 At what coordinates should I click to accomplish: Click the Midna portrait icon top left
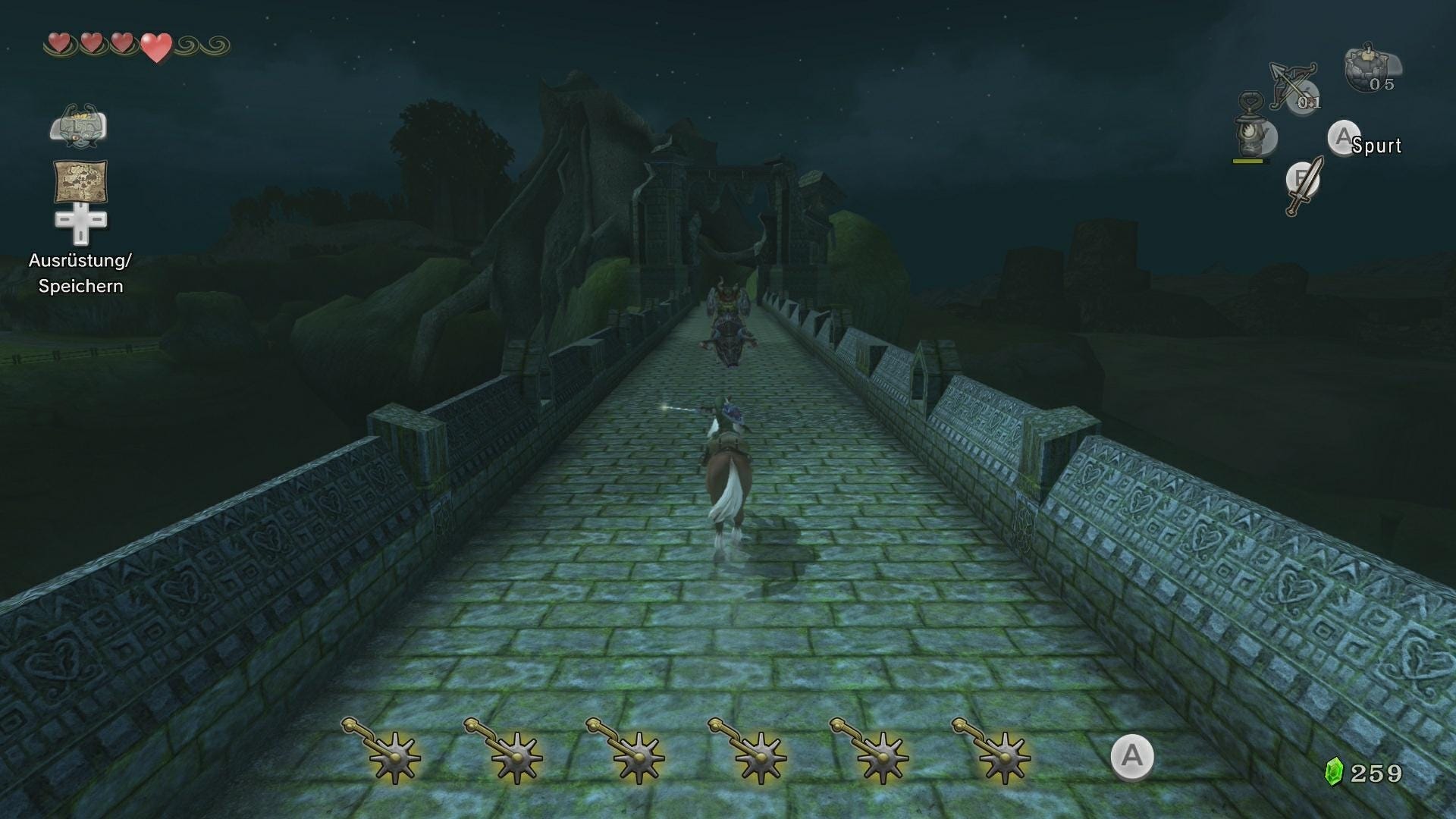tap(78, 126)
